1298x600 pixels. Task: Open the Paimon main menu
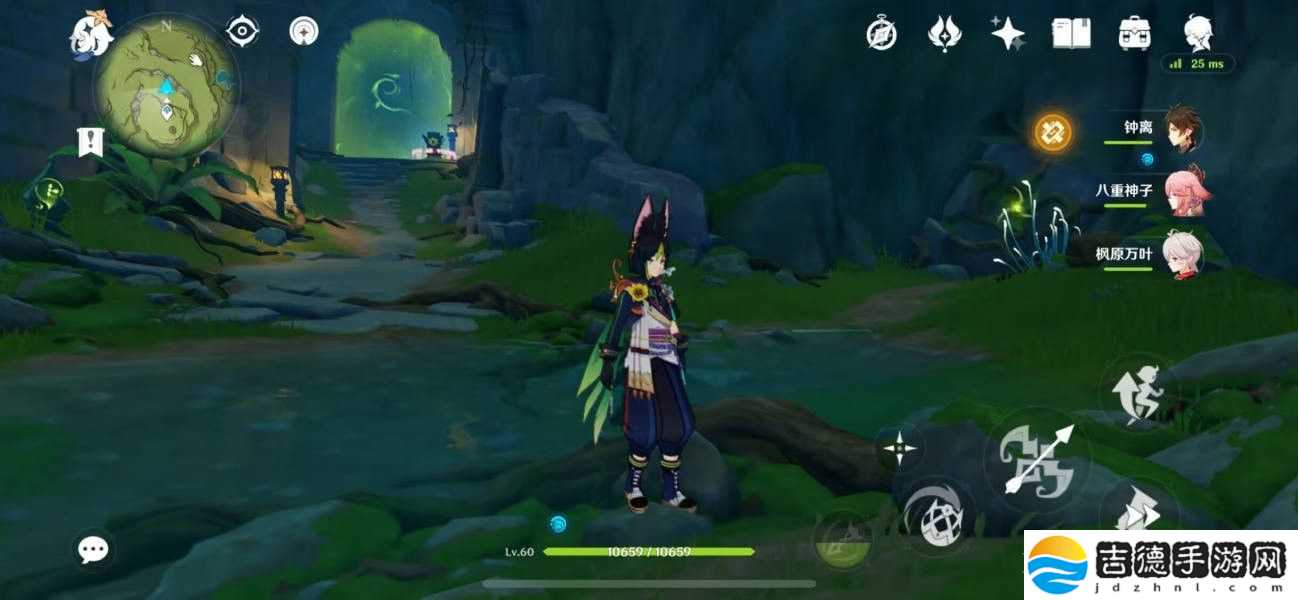click(x=91, y=34)
